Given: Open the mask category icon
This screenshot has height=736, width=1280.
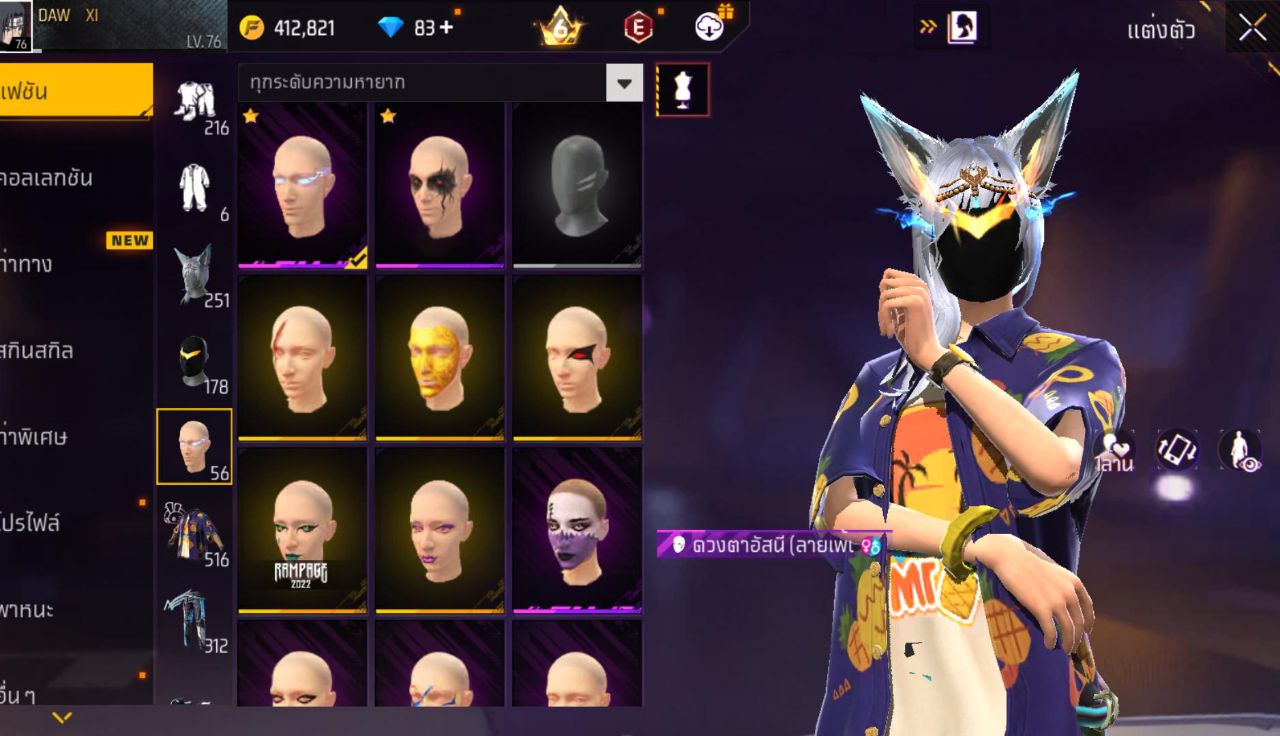Looking at the screenshot, I should (195, 360).
